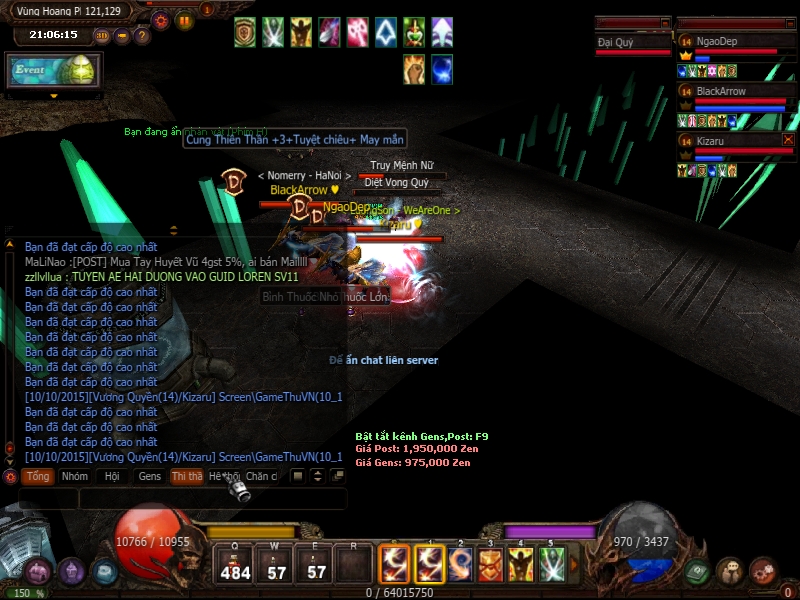Activate the red armor skill in slot 3
The width and height of the screenshot is (800, 600).
[490, 566]
